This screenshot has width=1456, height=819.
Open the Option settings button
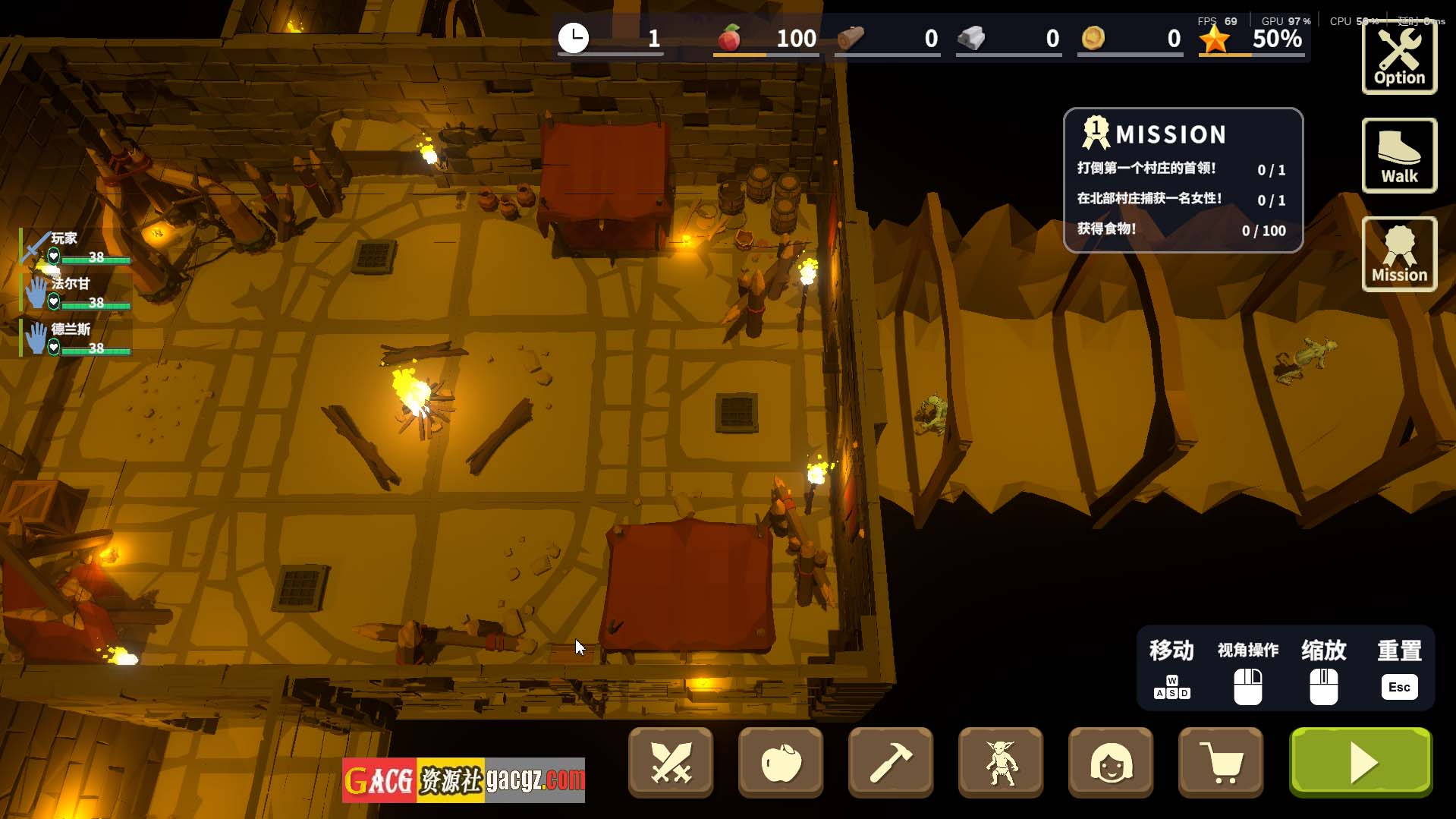pos(1399,58)
